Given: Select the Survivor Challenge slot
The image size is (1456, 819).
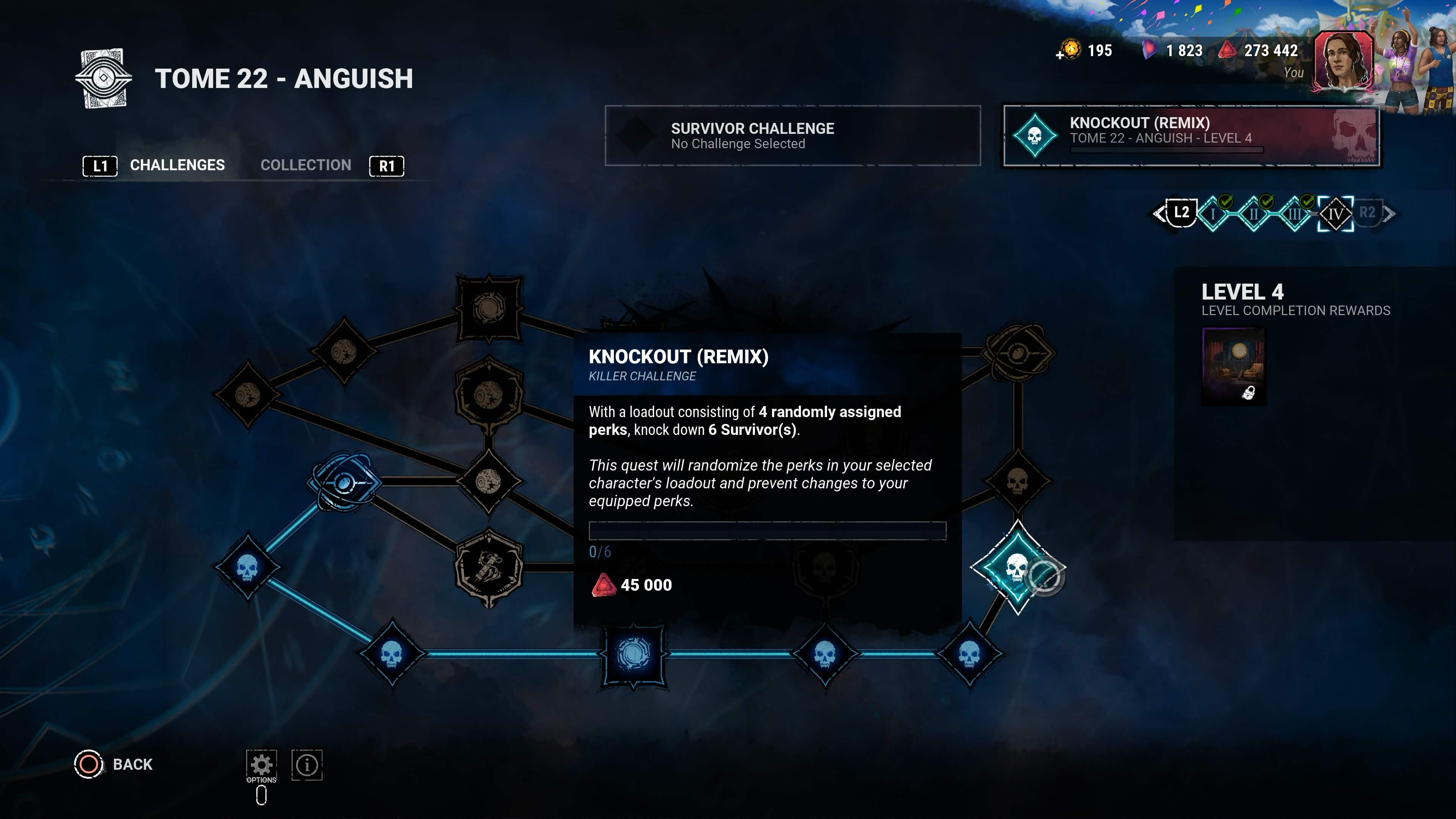Looking at the screenshot, I should click(x=792, y=136).
